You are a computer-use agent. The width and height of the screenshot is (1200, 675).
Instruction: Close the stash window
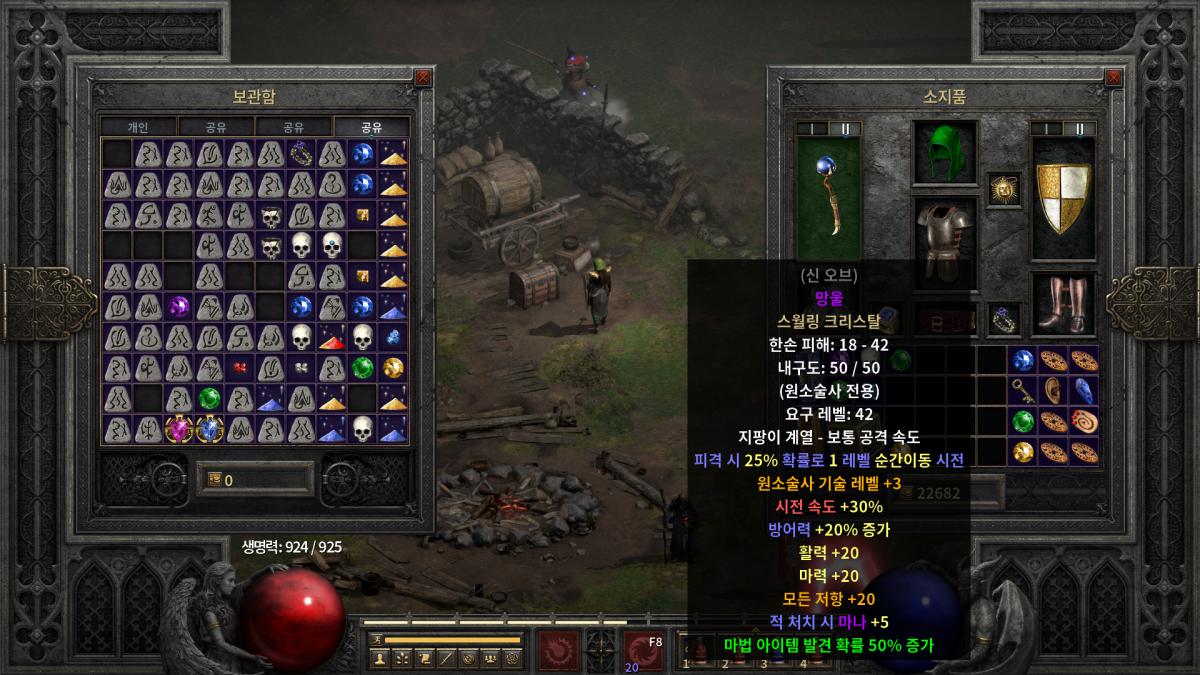tap(423, 77)
